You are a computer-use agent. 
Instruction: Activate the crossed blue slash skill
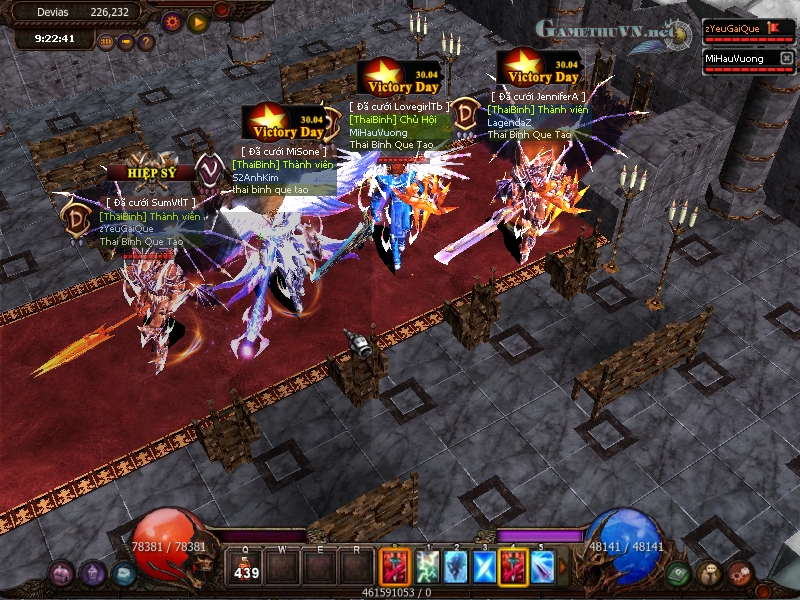pyautogui.click(x=484, y=568)
